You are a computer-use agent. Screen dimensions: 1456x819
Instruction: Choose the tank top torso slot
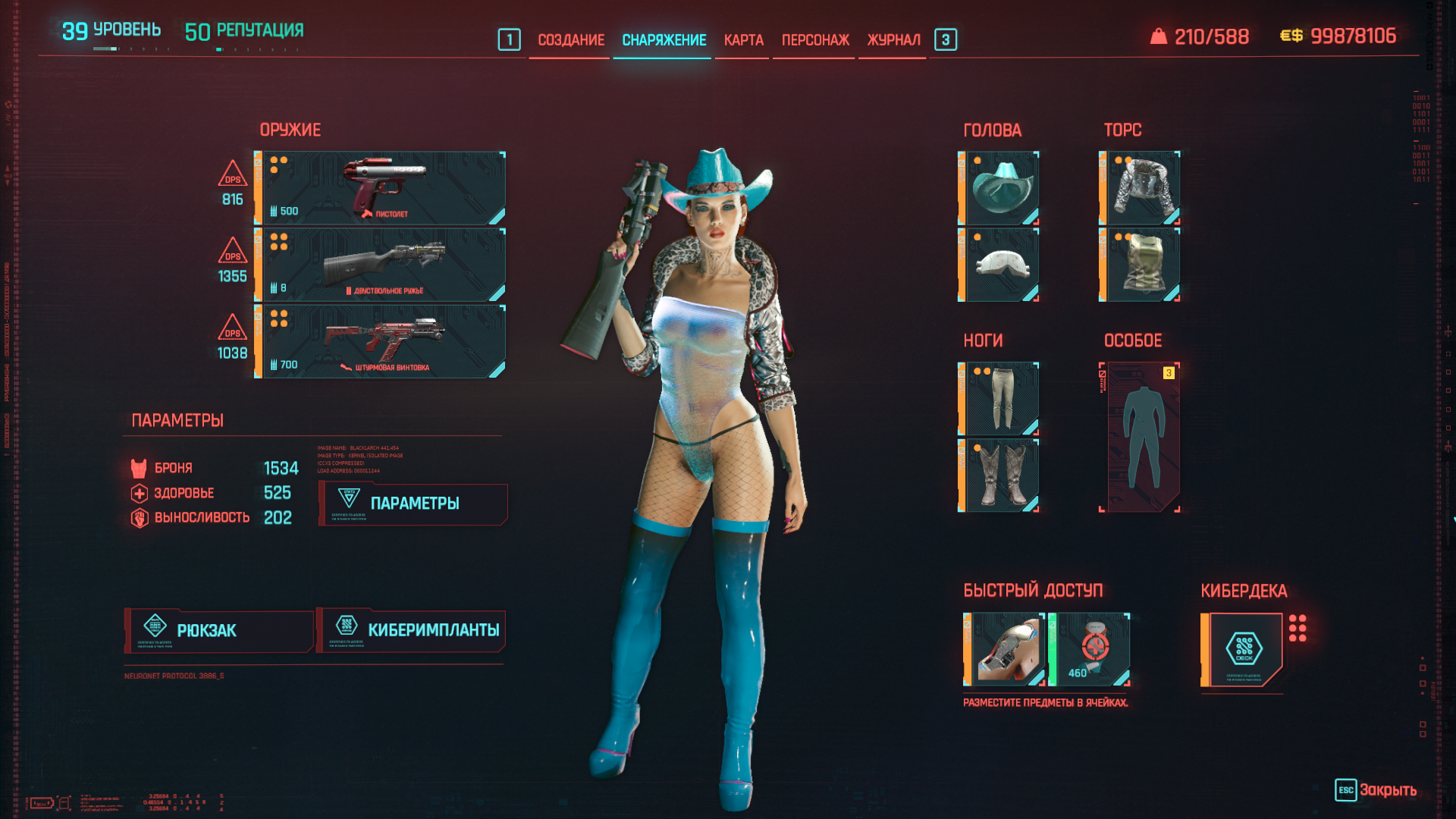[x=1141, y=265]
